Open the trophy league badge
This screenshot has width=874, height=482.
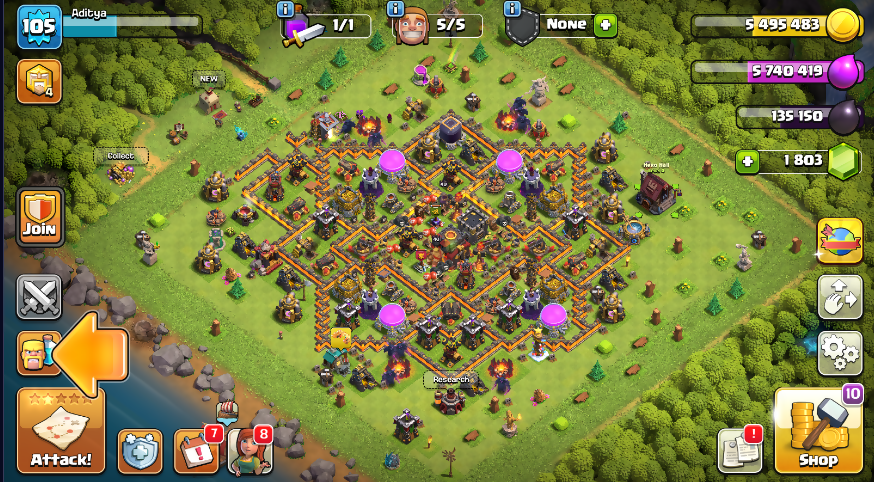38,82
